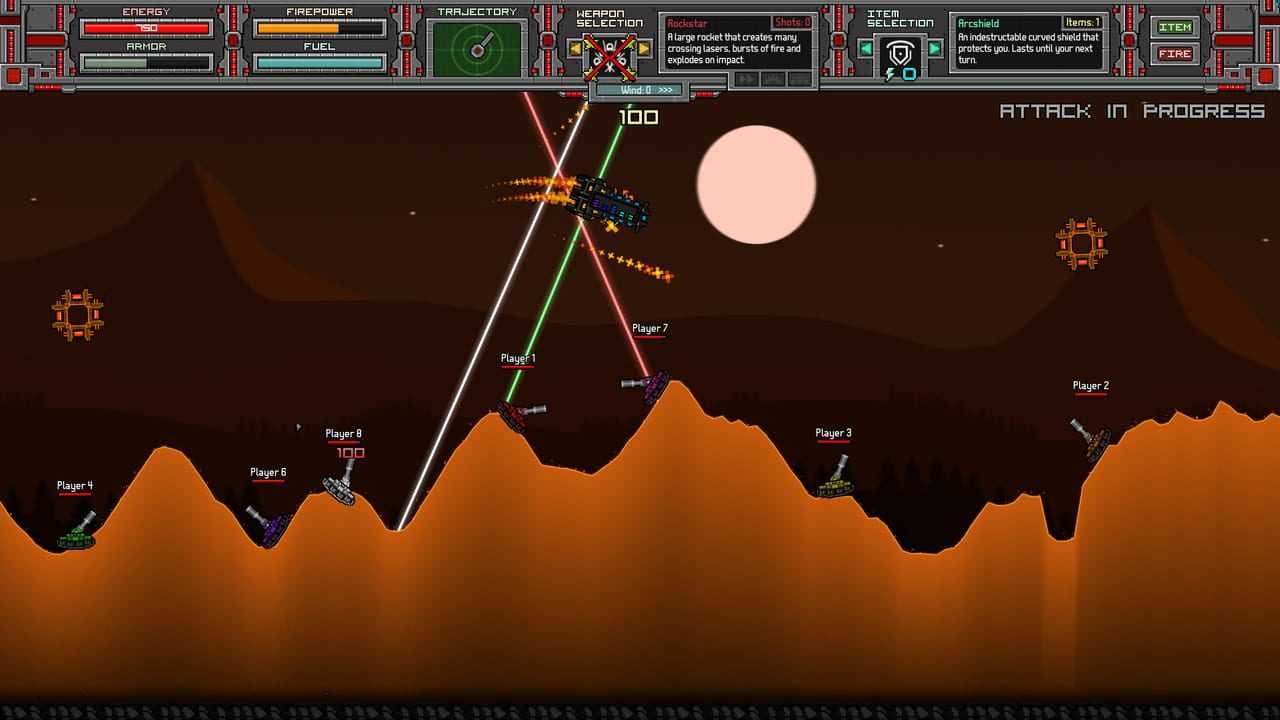Select the previous weapon with left arrow
Viewport: 1280px width, 720px height.
point(575,48)
